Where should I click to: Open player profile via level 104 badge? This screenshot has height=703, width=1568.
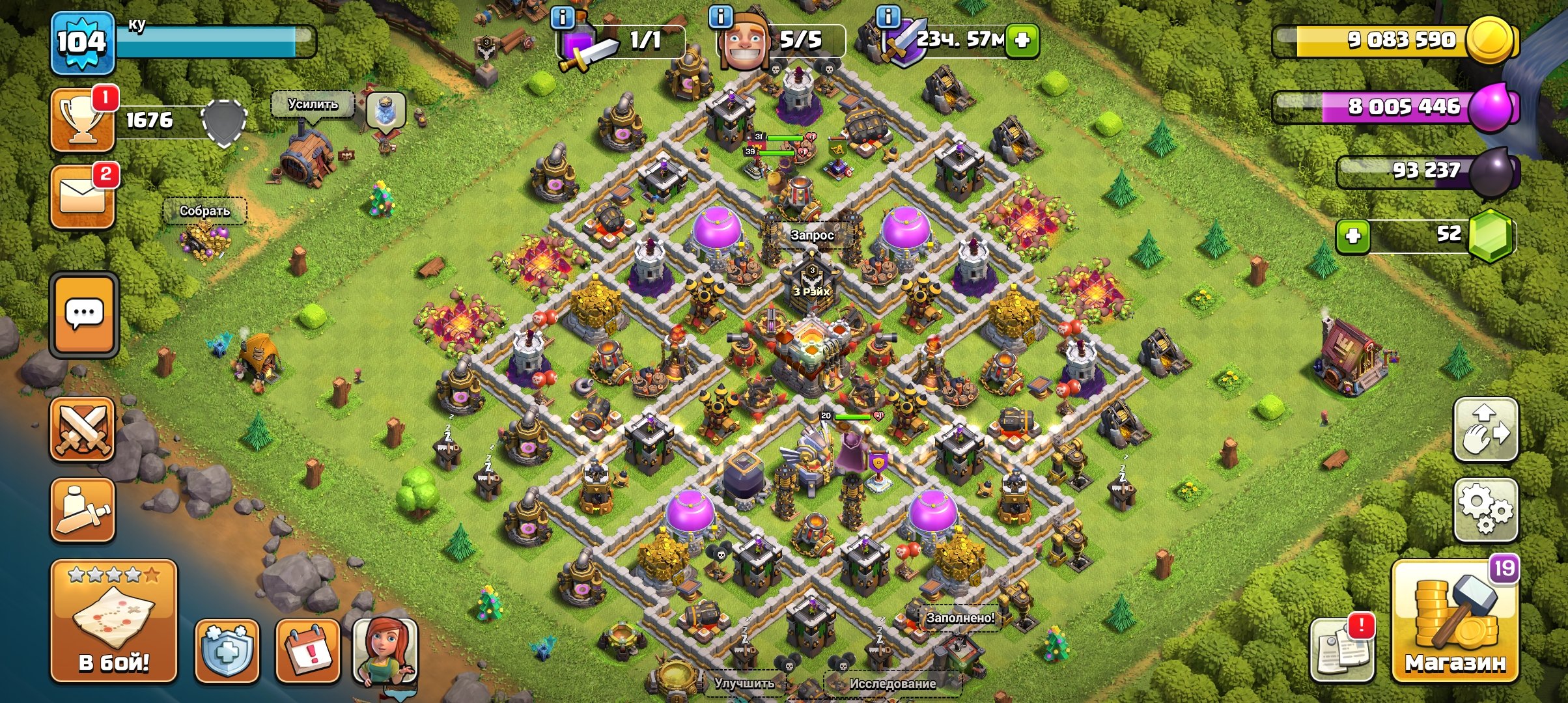click(x=83, y=43)
